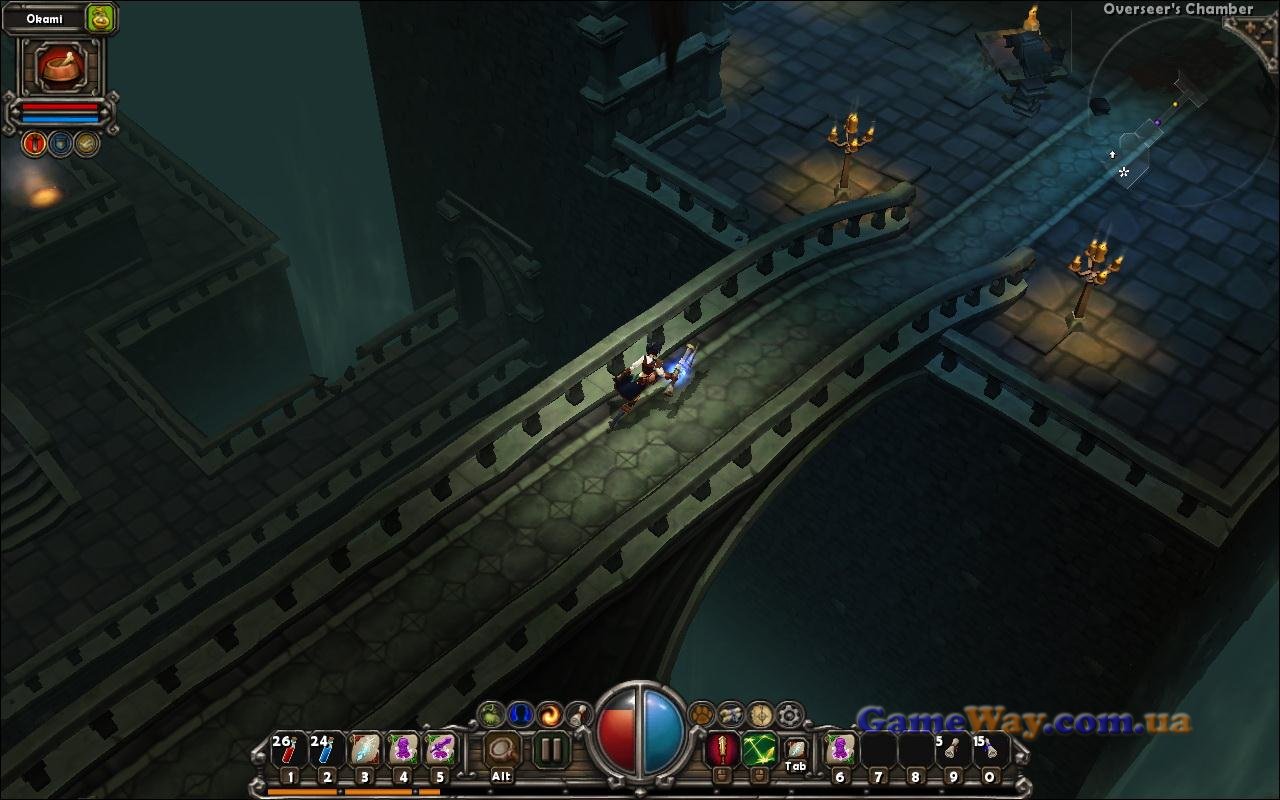Use the blue-tipped item in slot 0
Viewport: 1280px width, 800px height.
[990, 750]
